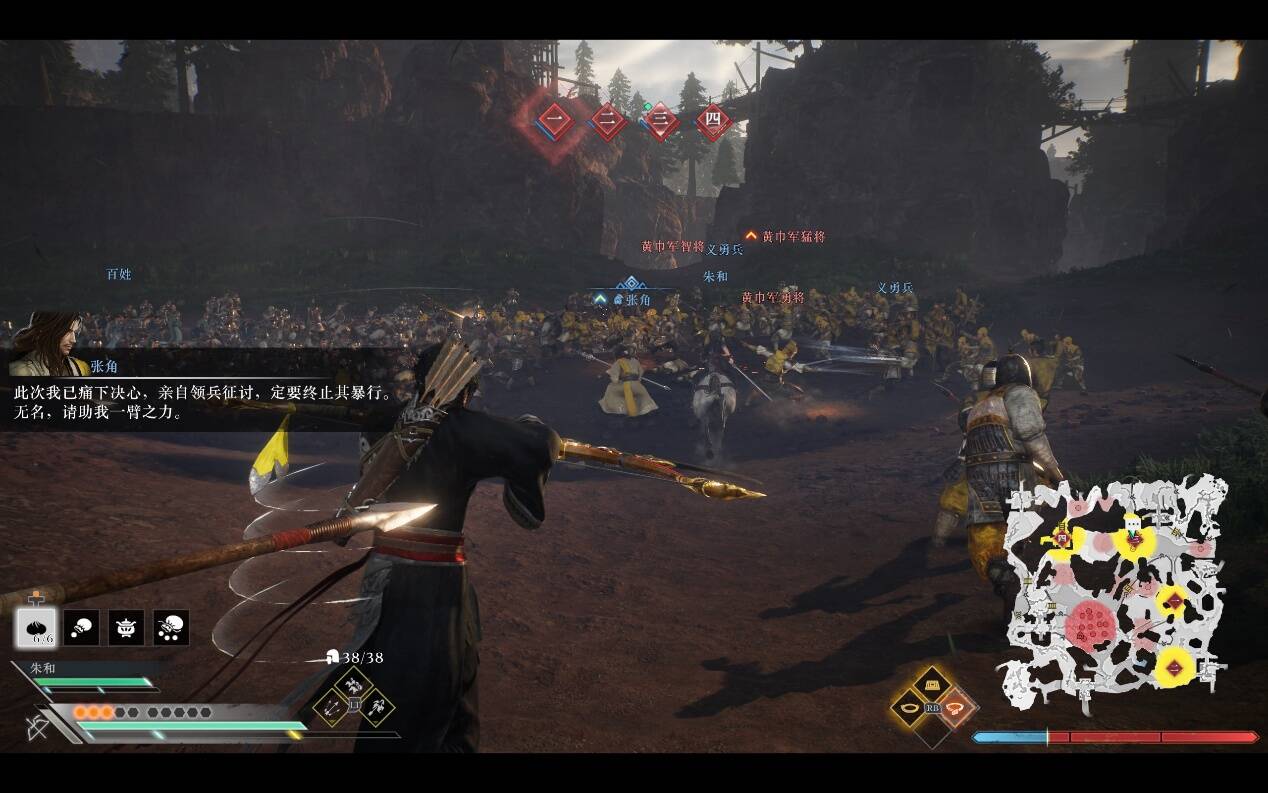Use the running soldier tactic diamond
The width and height of the screenshot is (1268, 793).
(x=376, y=708)
